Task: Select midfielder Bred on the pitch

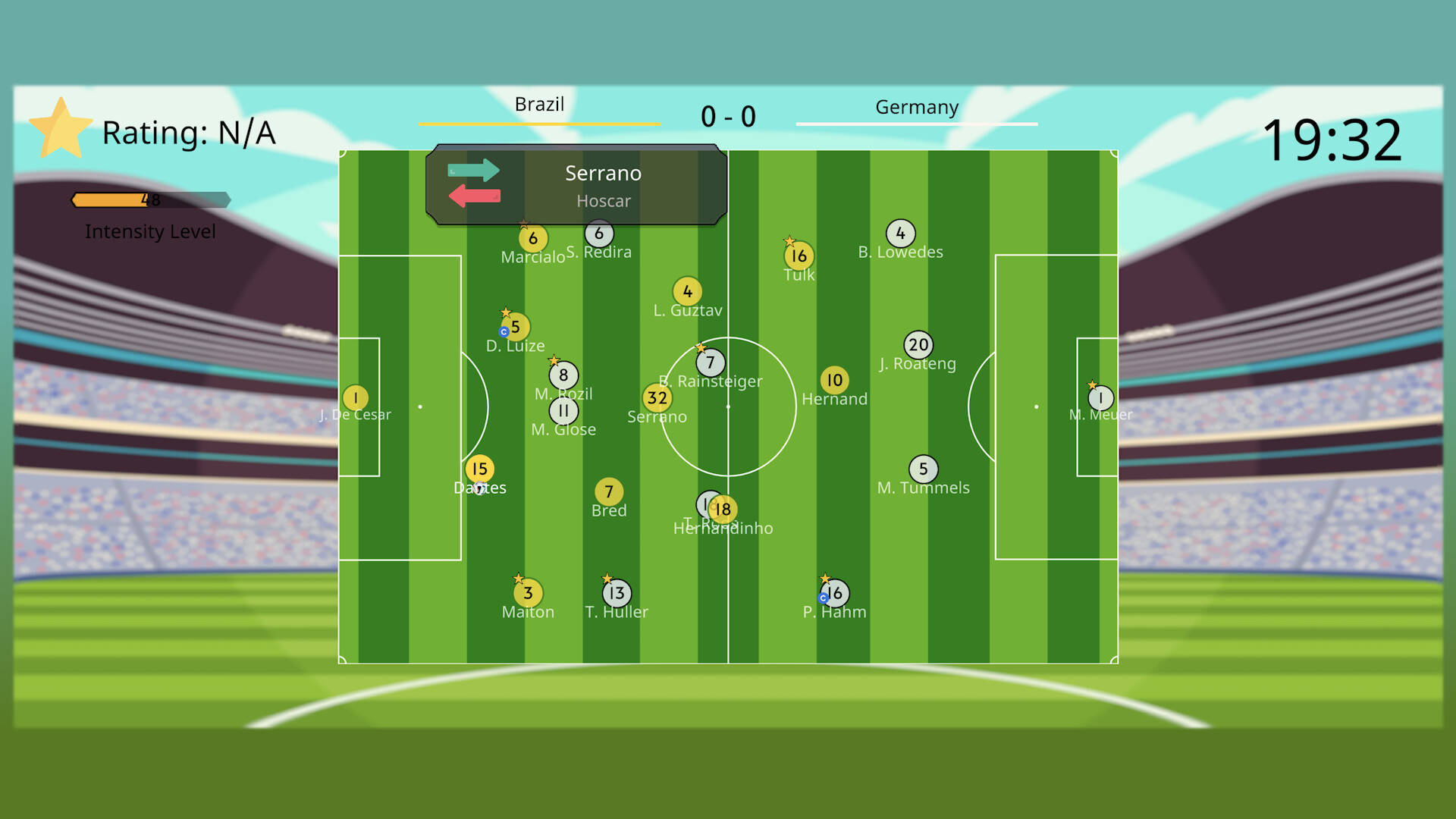Action: tap(609, 491)
